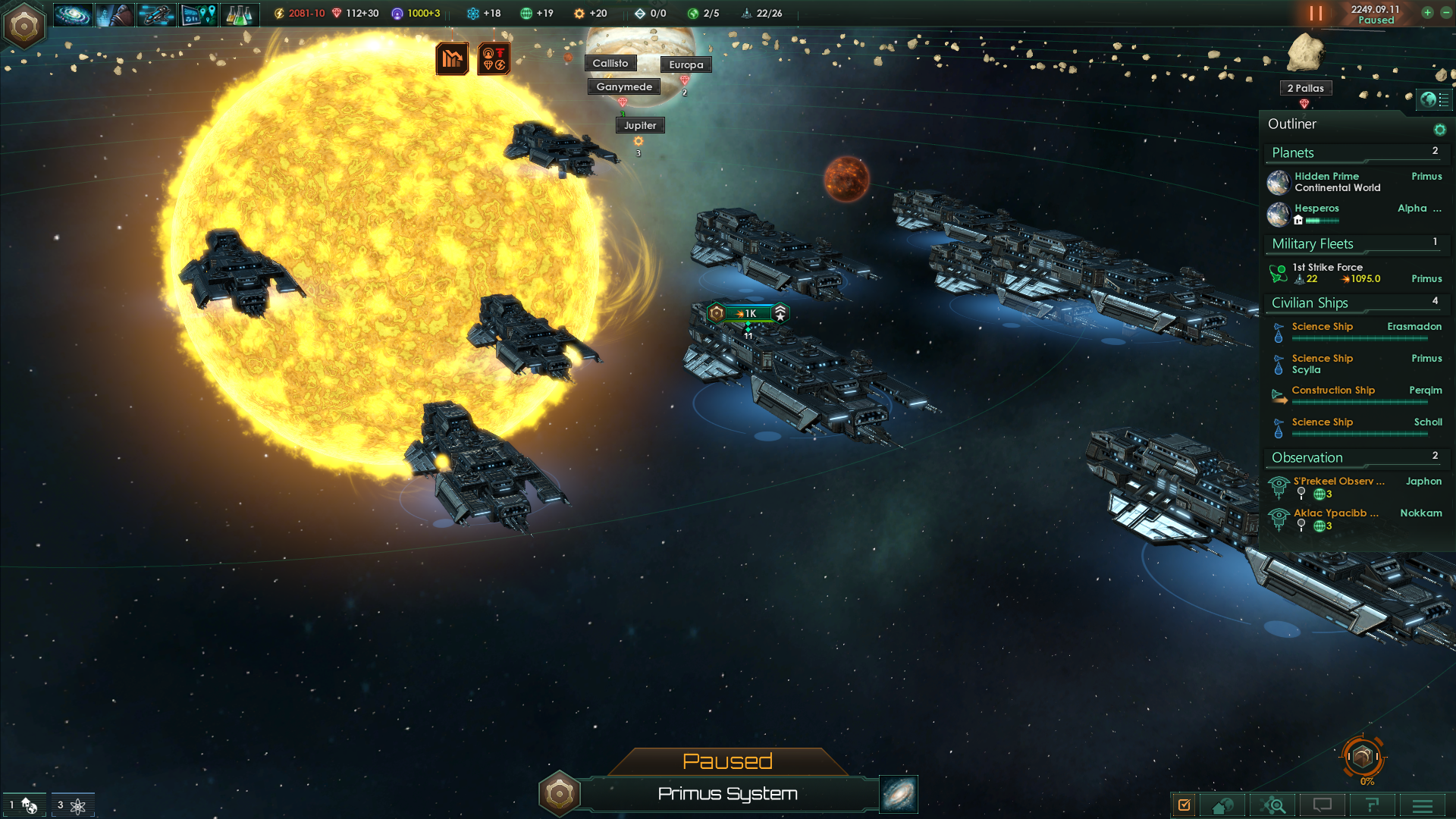Viewport: 1456px width, 819px height.
Task: Select the Hesperos planet entry
Action: [1316, 209]
